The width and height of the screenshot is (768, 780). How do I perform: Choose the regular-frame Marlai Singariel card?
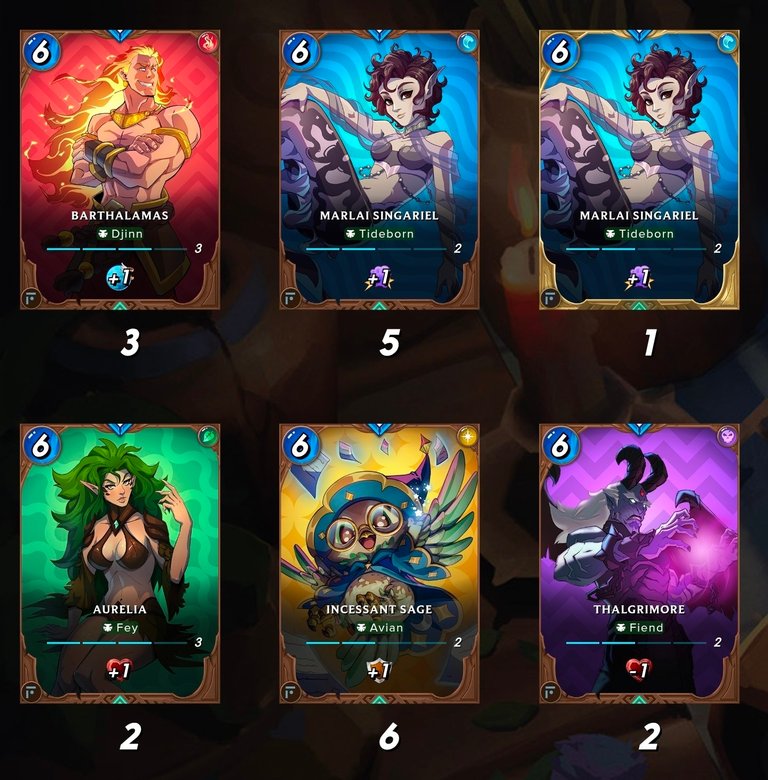380,170
